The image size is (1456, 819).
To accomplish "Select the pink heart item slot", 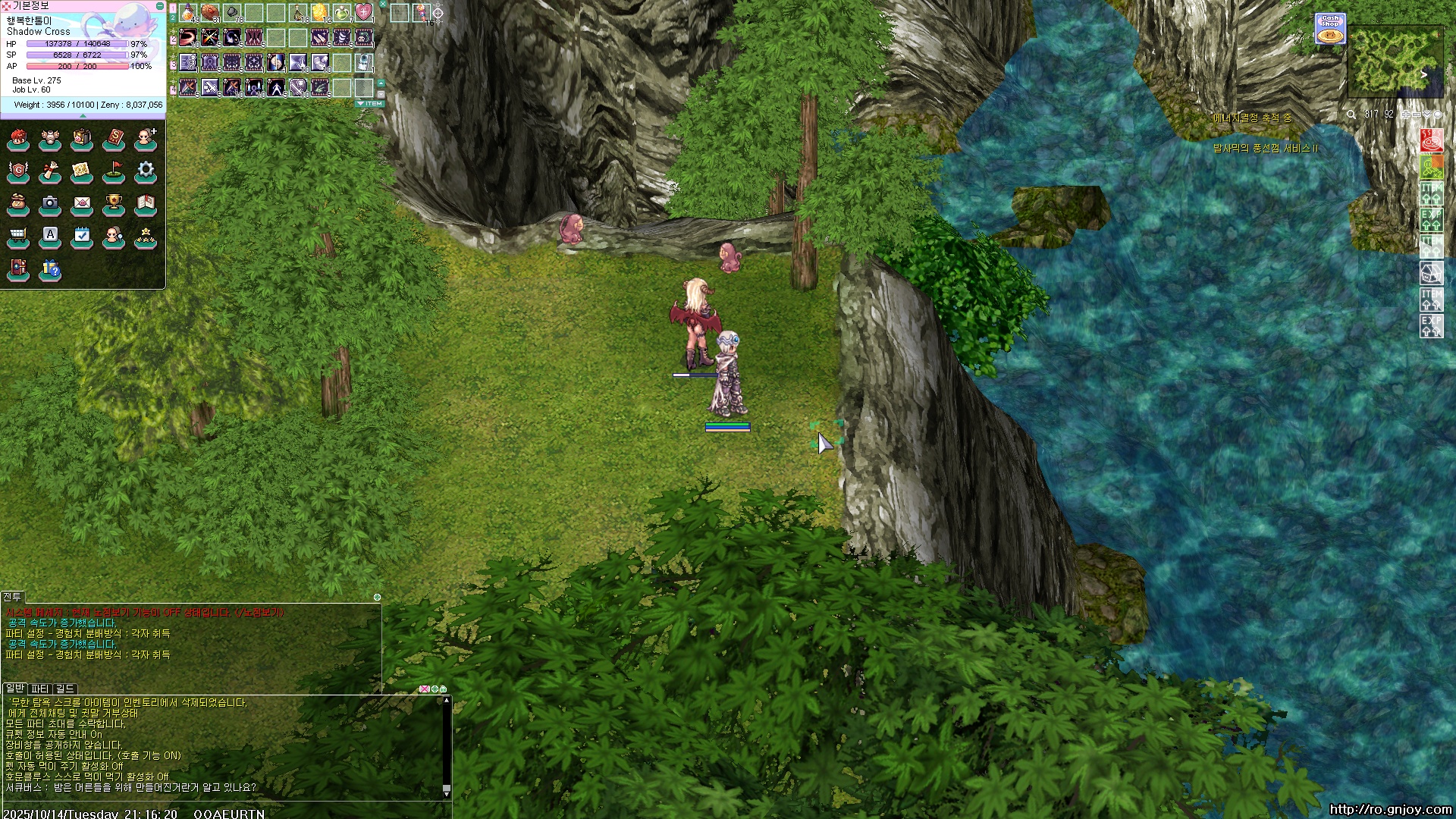I will (x=364, y=12).
